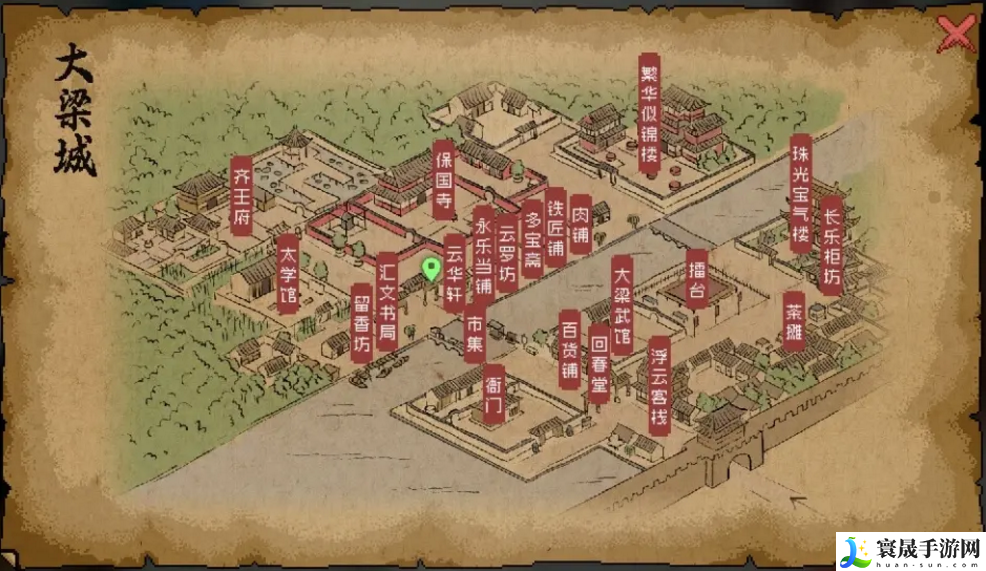Image resolution: width=986 pixels, height=571 pixels.
Task: Go to the 衙门 marker
Action: (493, 394)
